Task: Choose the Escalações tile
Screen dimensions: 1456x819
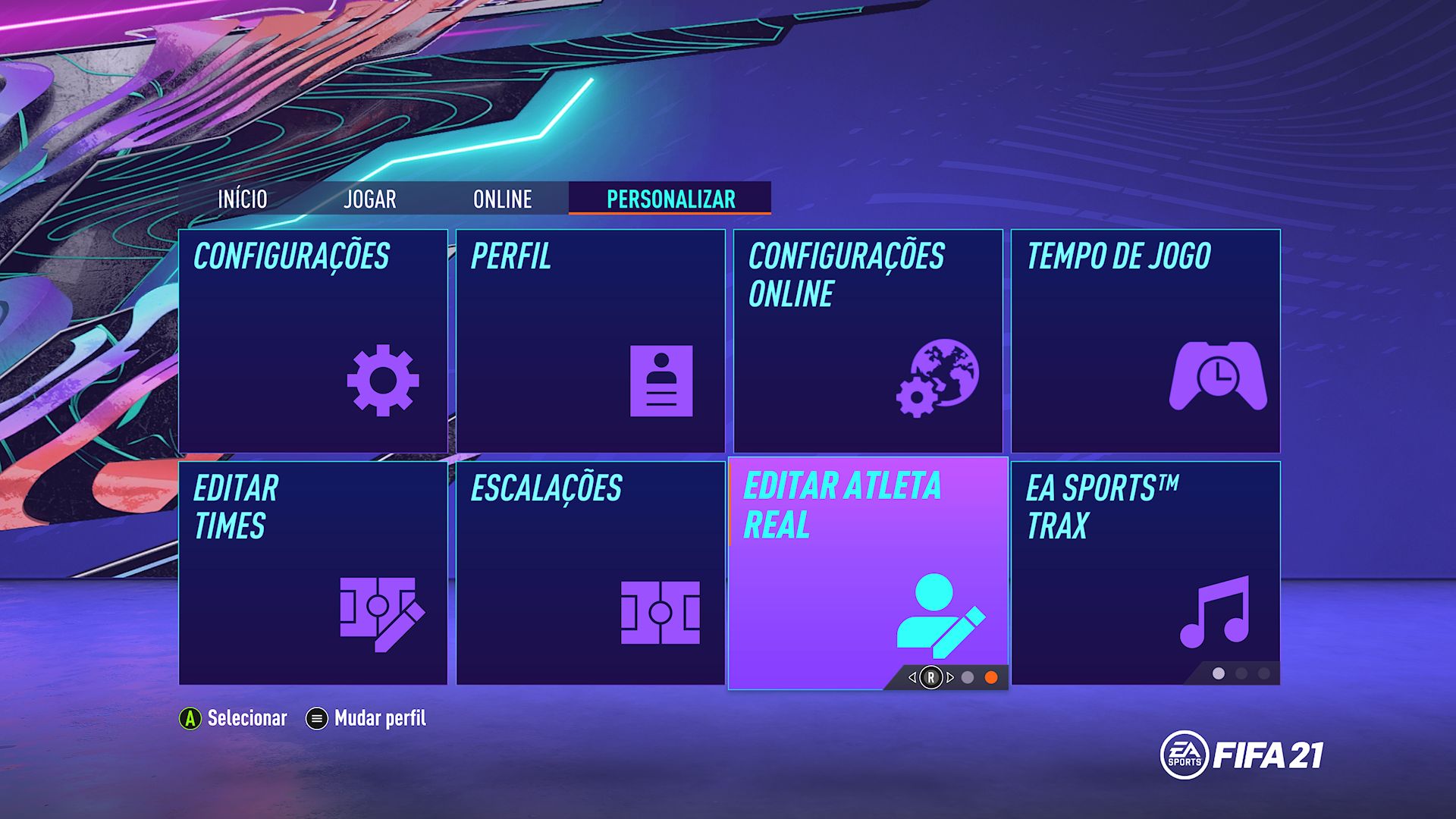Action: (x=590, y=573)
